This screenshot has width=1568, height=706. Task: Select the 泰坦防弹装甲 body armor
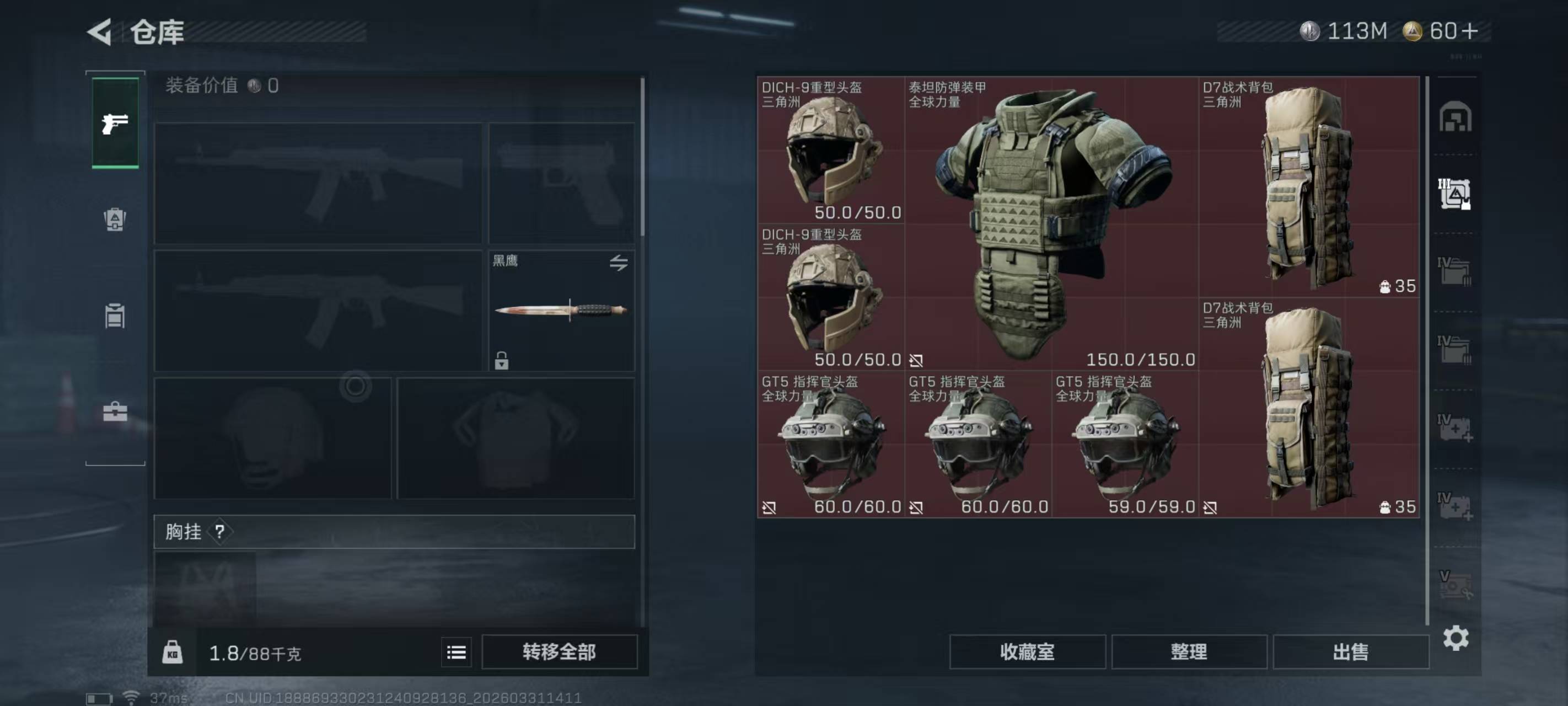tap(1051, 223)
